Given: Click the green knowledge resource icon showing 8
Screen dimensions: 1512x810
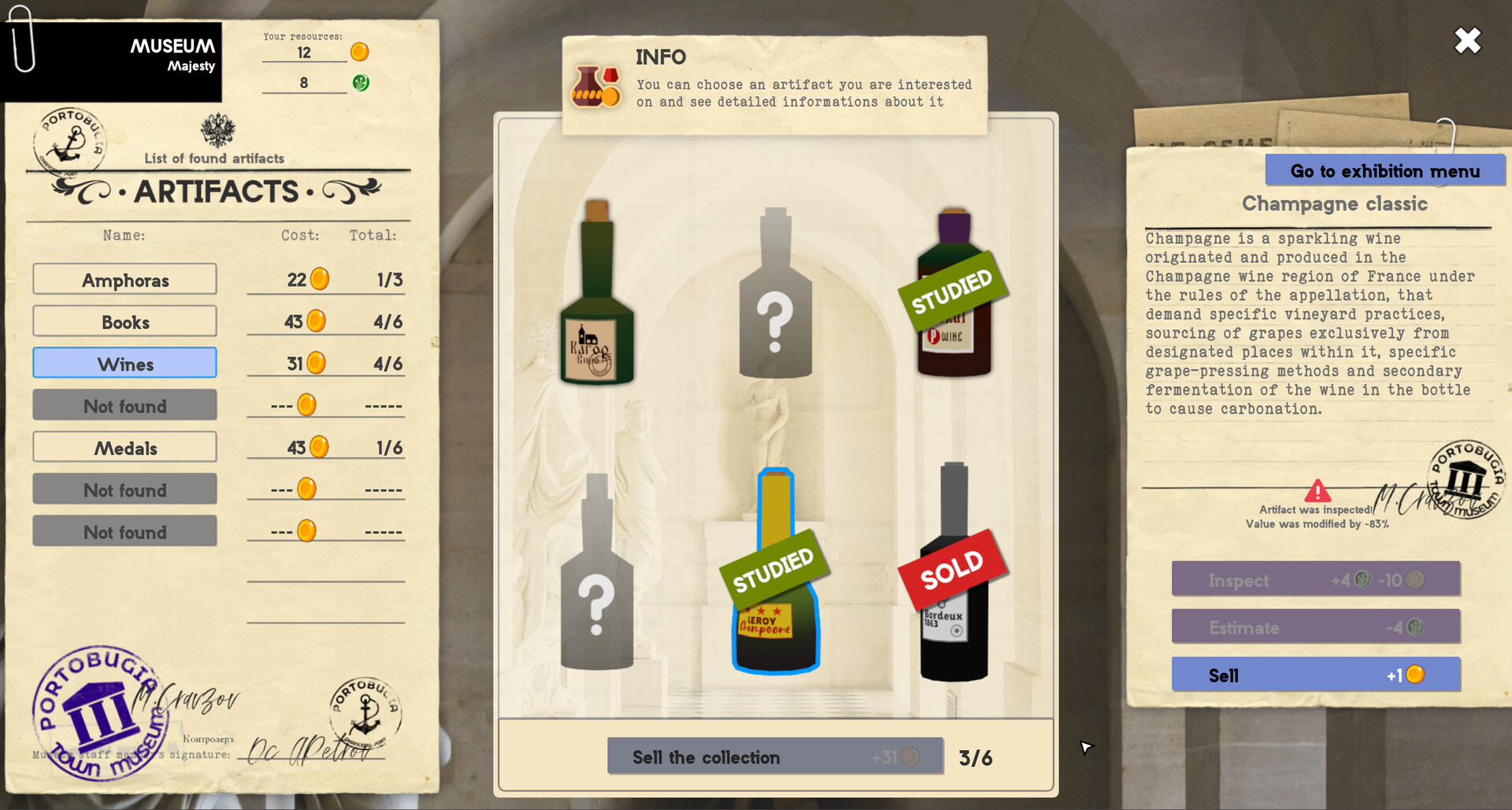Looking at the screenshot, I should (359, 81).
